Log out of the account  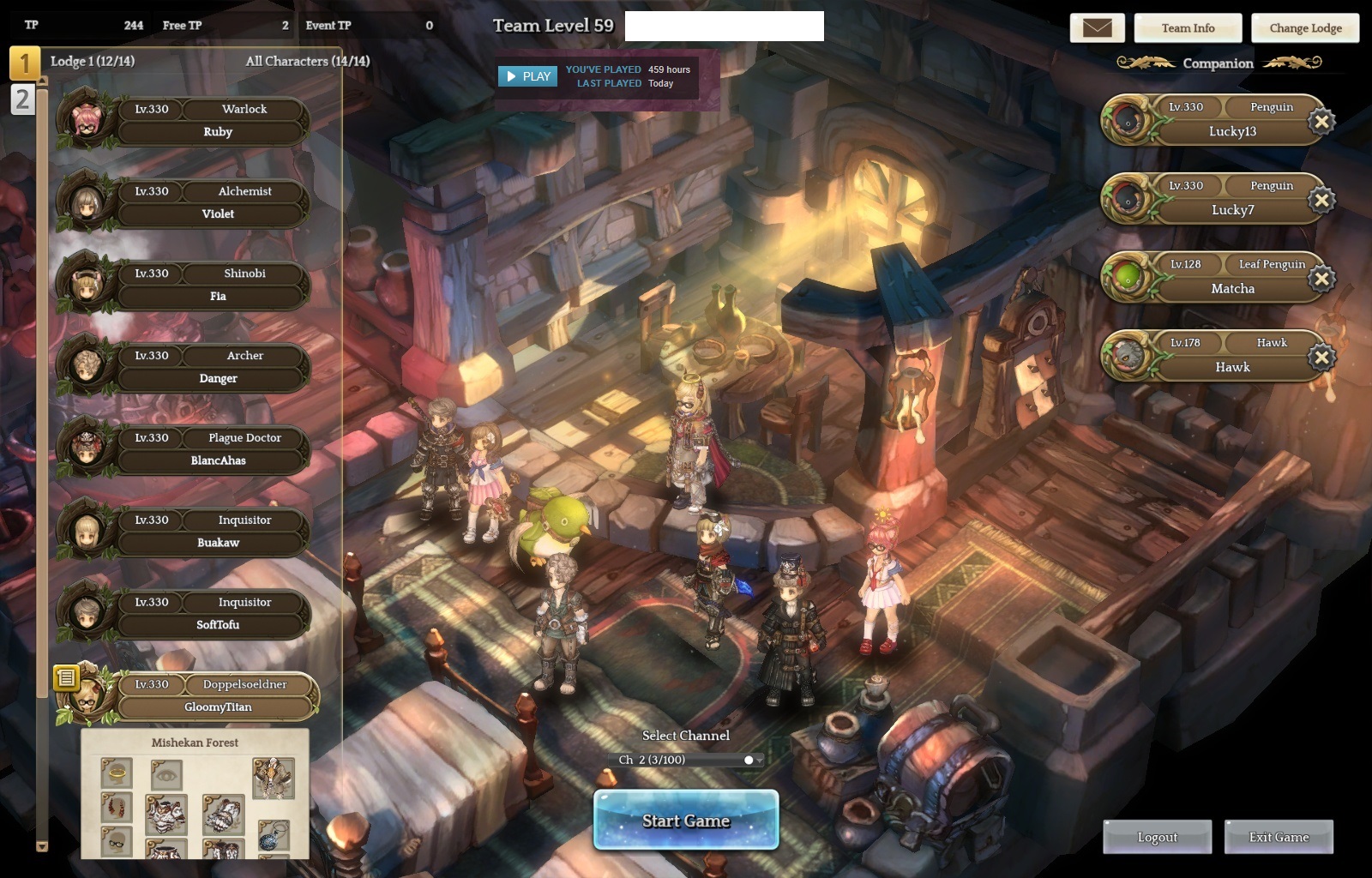(x=1157, y=837)
